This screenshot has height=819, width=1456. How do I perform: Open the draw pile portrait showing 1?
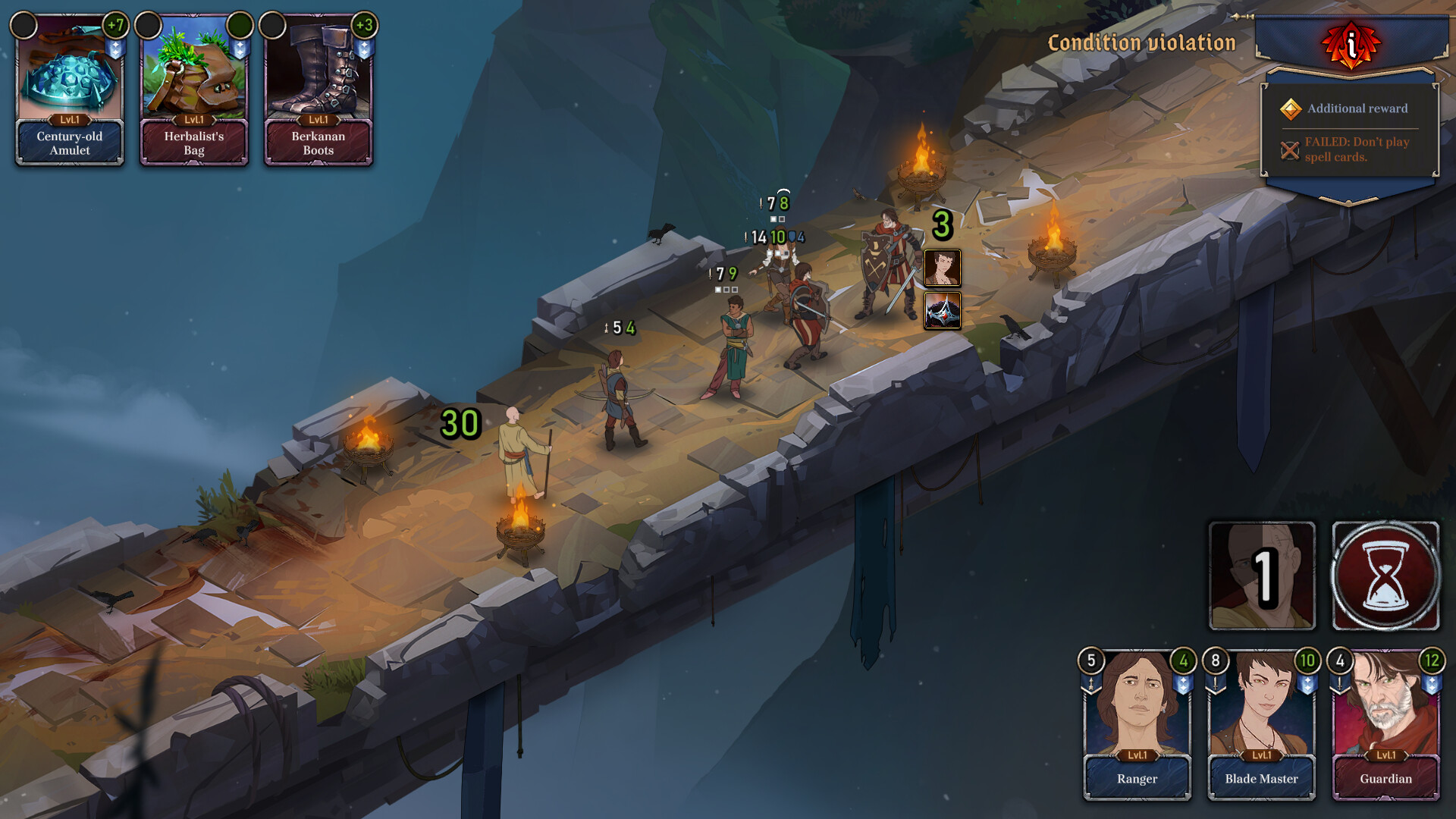tap(1262, 576)
